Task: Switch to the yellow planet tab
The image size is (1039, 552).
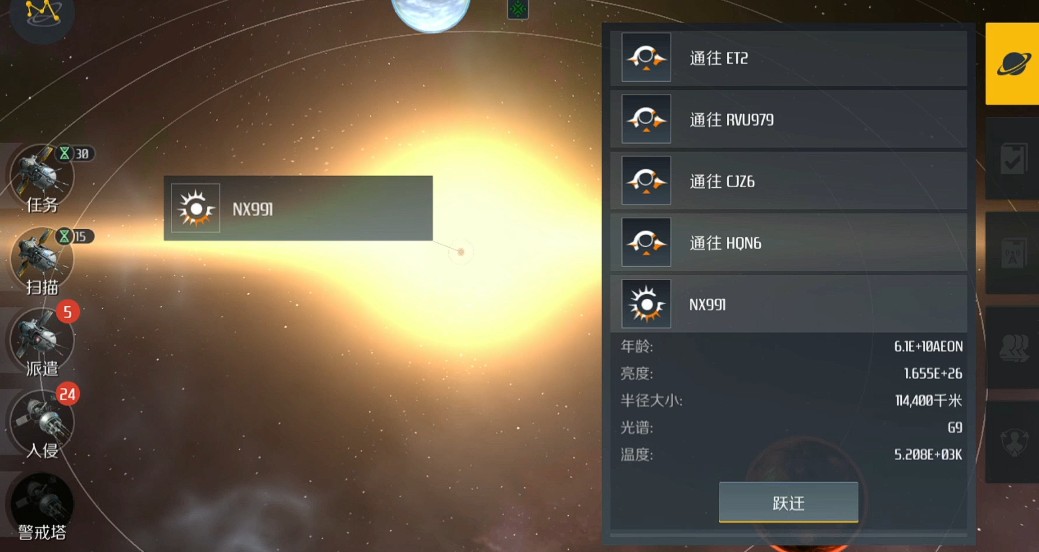Action: [x=1012, y=64]
